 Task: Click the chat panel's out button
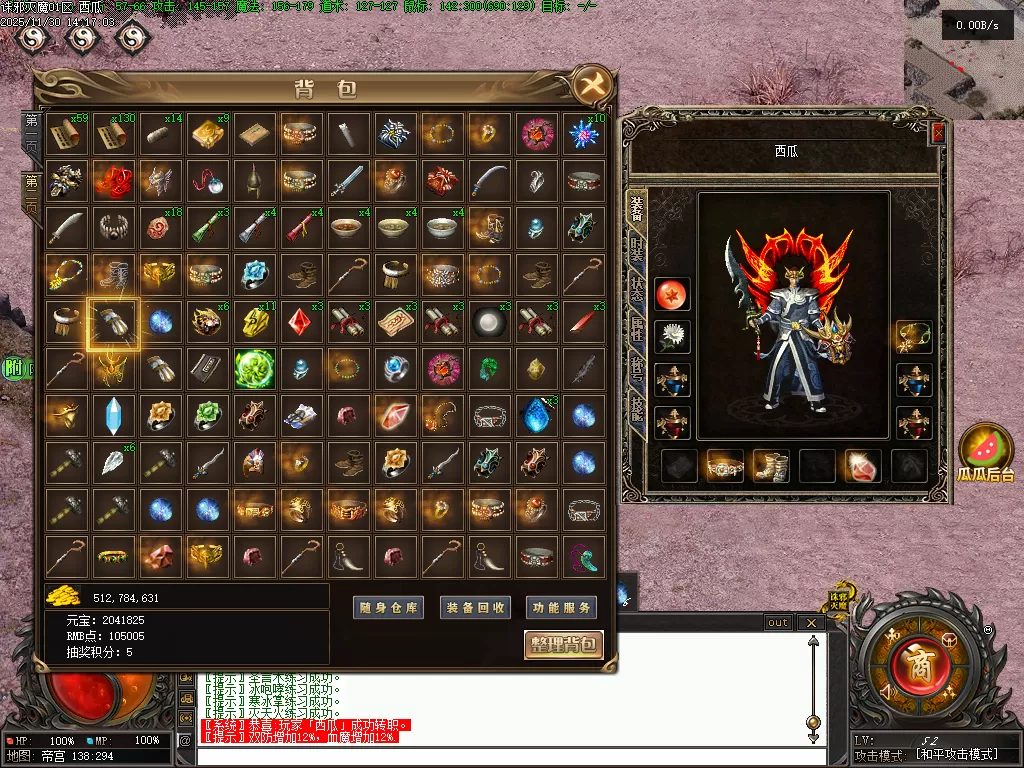777,623
